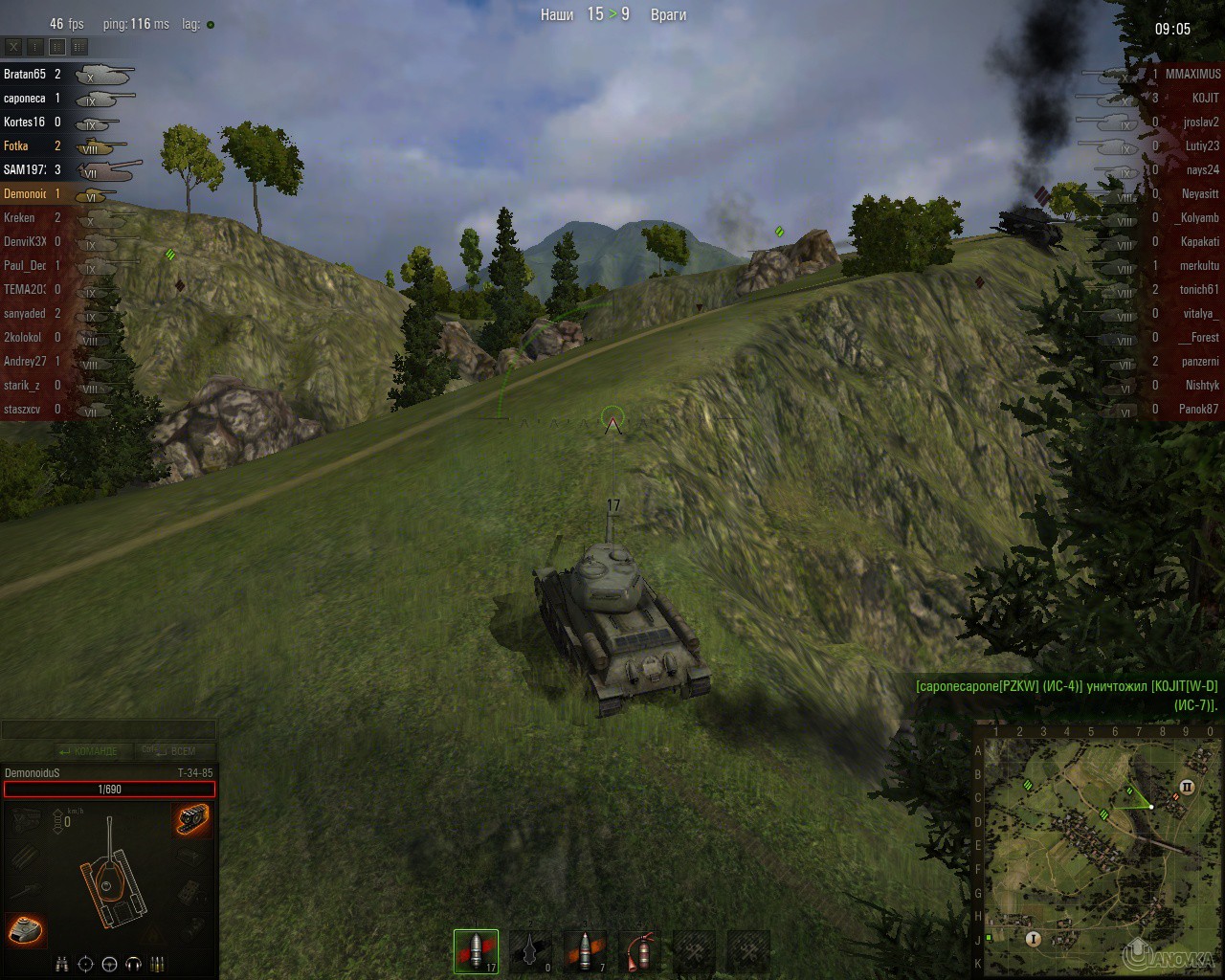Click the damaged turret icon on the damage panel
The image size is (1225, 980).
point(26,930)
